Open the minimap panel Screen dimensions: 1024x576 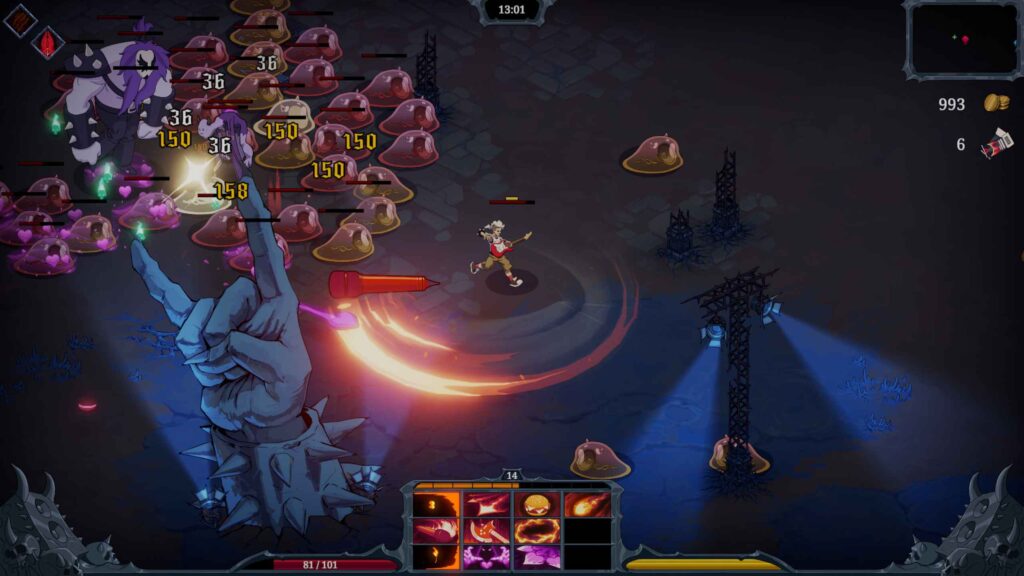(x=963, y=40)
